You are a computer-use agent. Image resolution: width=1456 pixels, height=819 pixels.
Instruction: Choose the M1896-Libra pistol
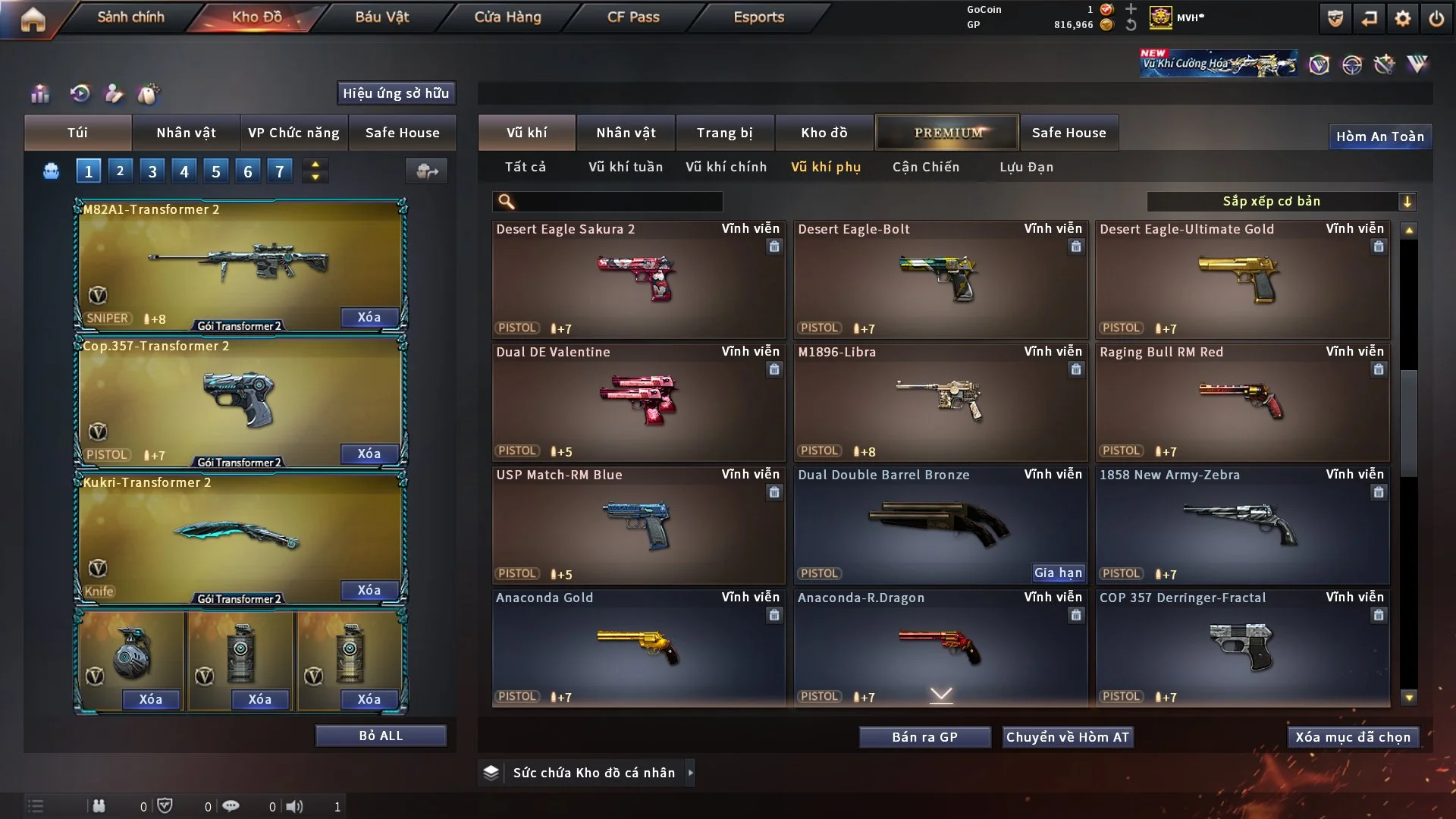[940, 402]
